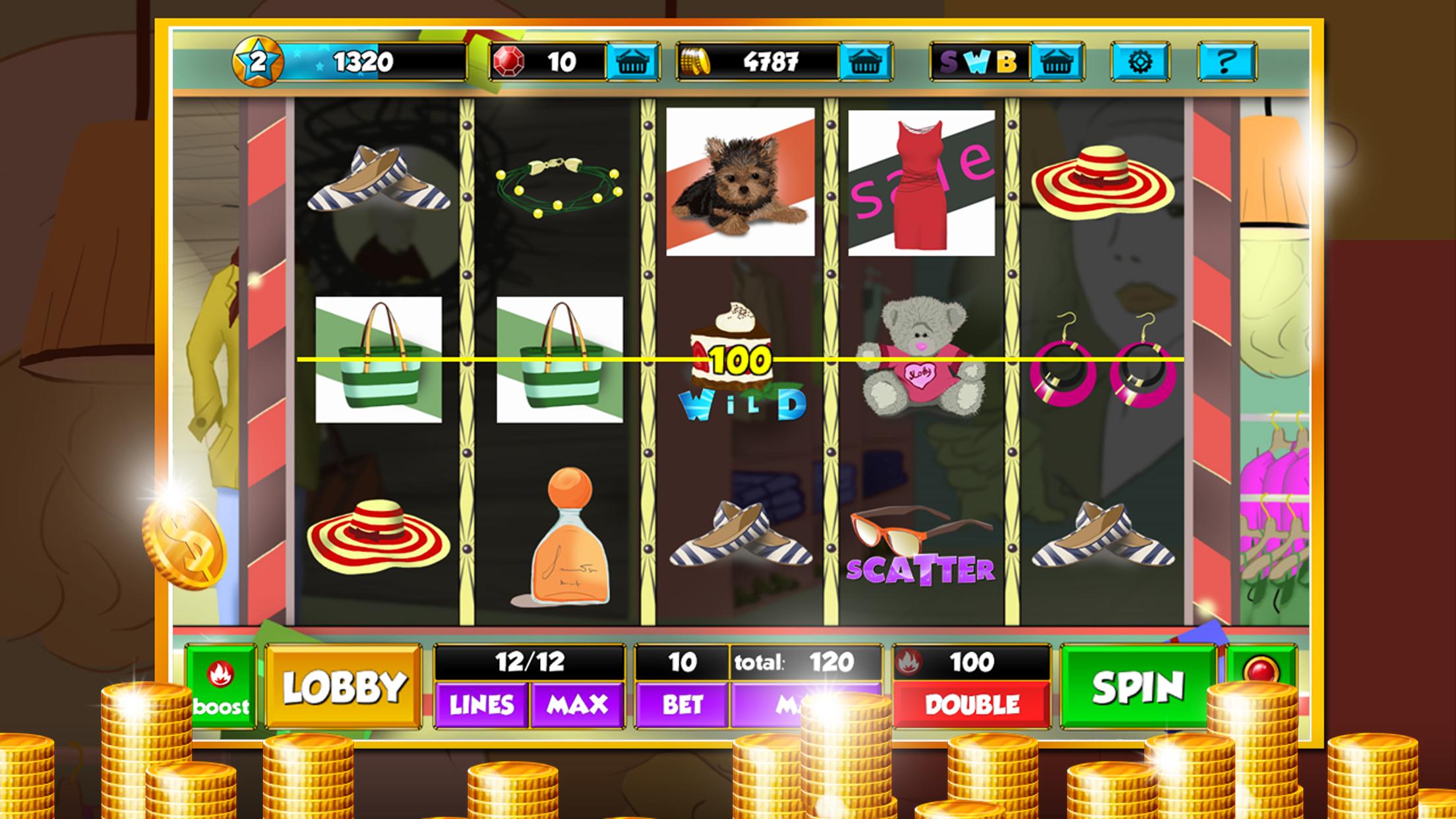Click the level 2 star badge
Image resolution: width=1456 pixels, height=819 pixels.
coord(257,63)
